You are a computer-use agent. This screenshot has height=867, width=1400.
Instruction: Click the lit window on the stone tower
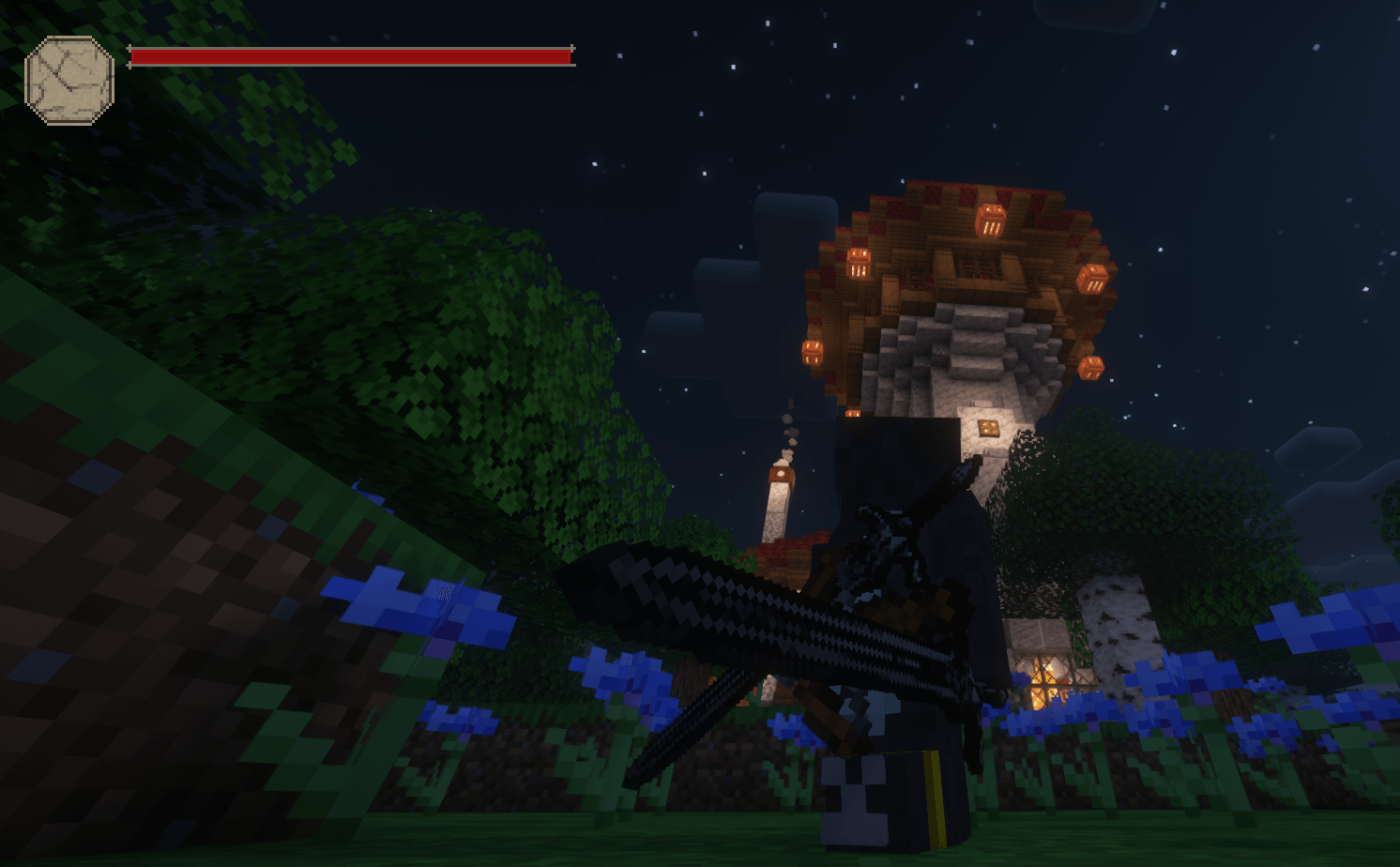point(988,429)
